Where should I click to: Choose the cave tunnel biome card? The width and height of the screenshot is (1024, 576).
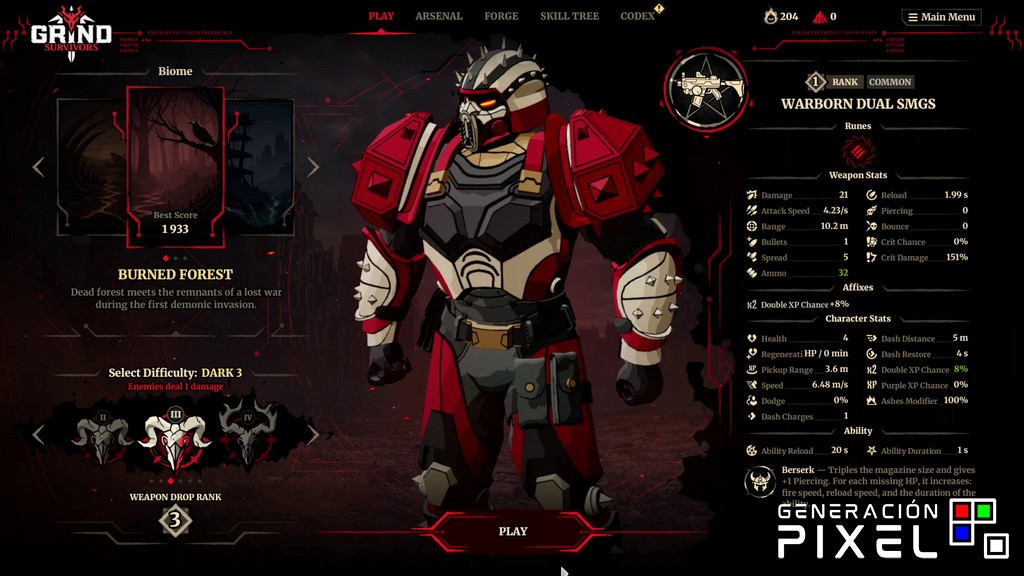click(x=91, y=165)
